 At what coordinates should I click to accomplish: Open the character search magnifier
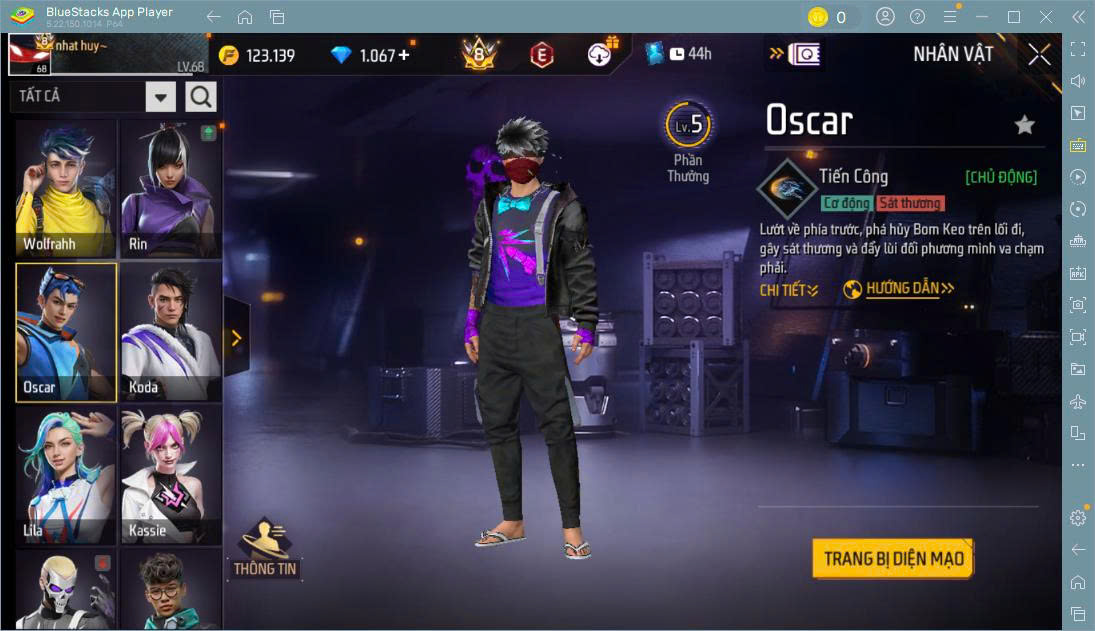(x=201, y=96)
